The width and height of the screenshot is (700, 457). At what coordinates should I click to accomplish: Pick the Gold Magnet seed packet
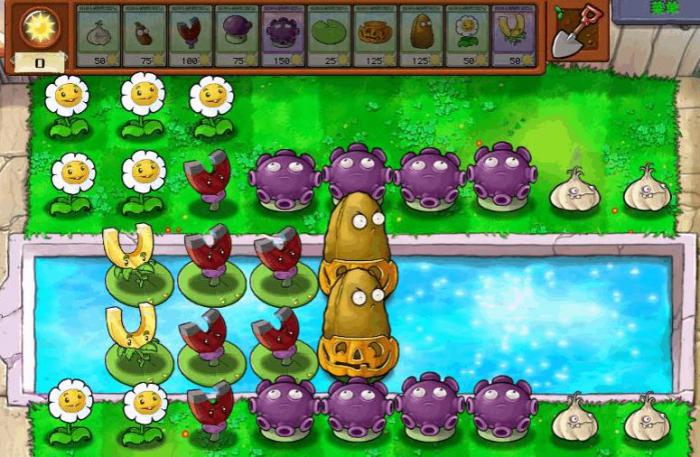pyautogui.click(x=513, y=35)
